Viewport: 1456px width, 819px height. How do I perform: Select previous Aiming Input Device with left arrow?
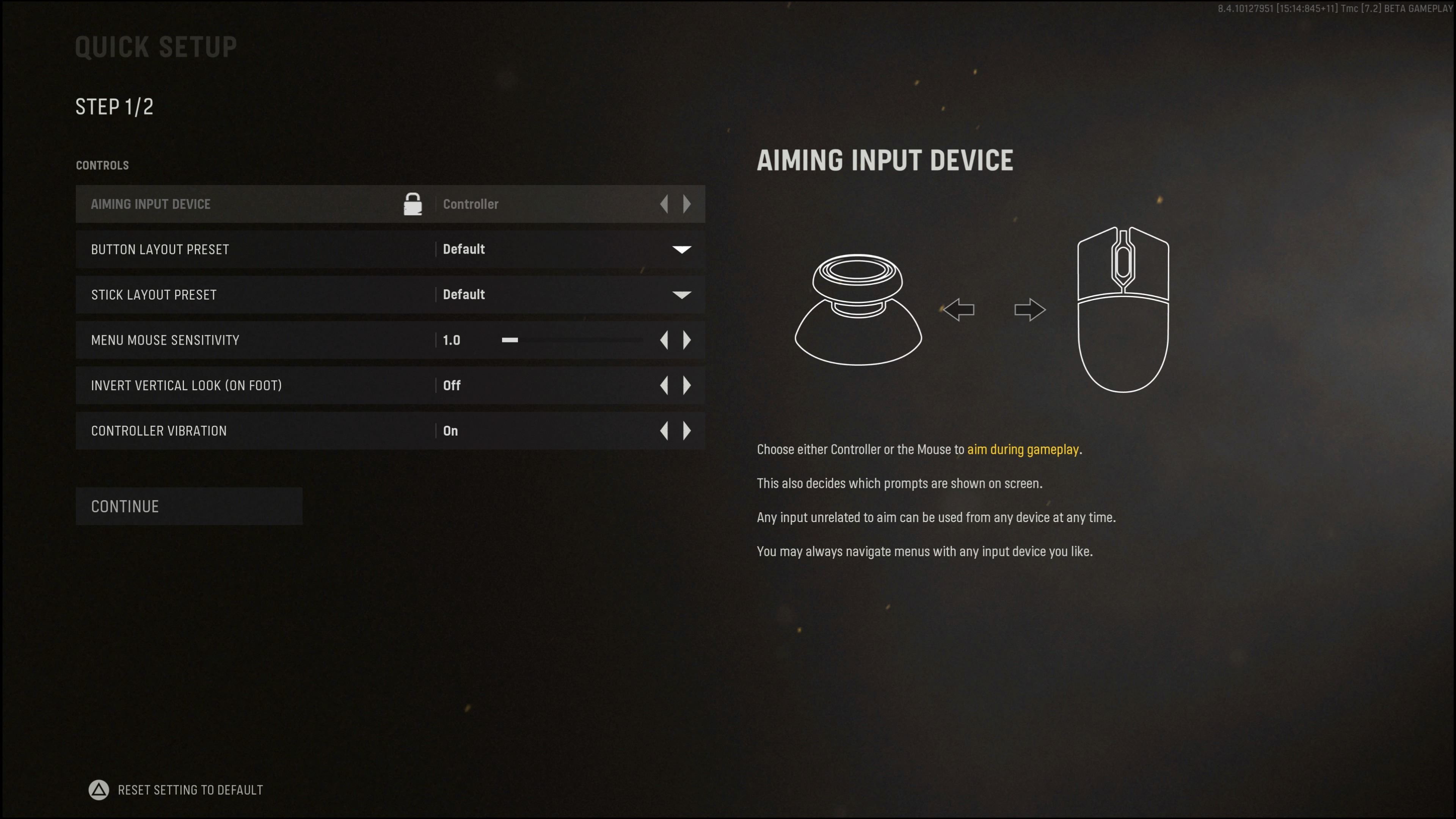click(x=664, y=204)
